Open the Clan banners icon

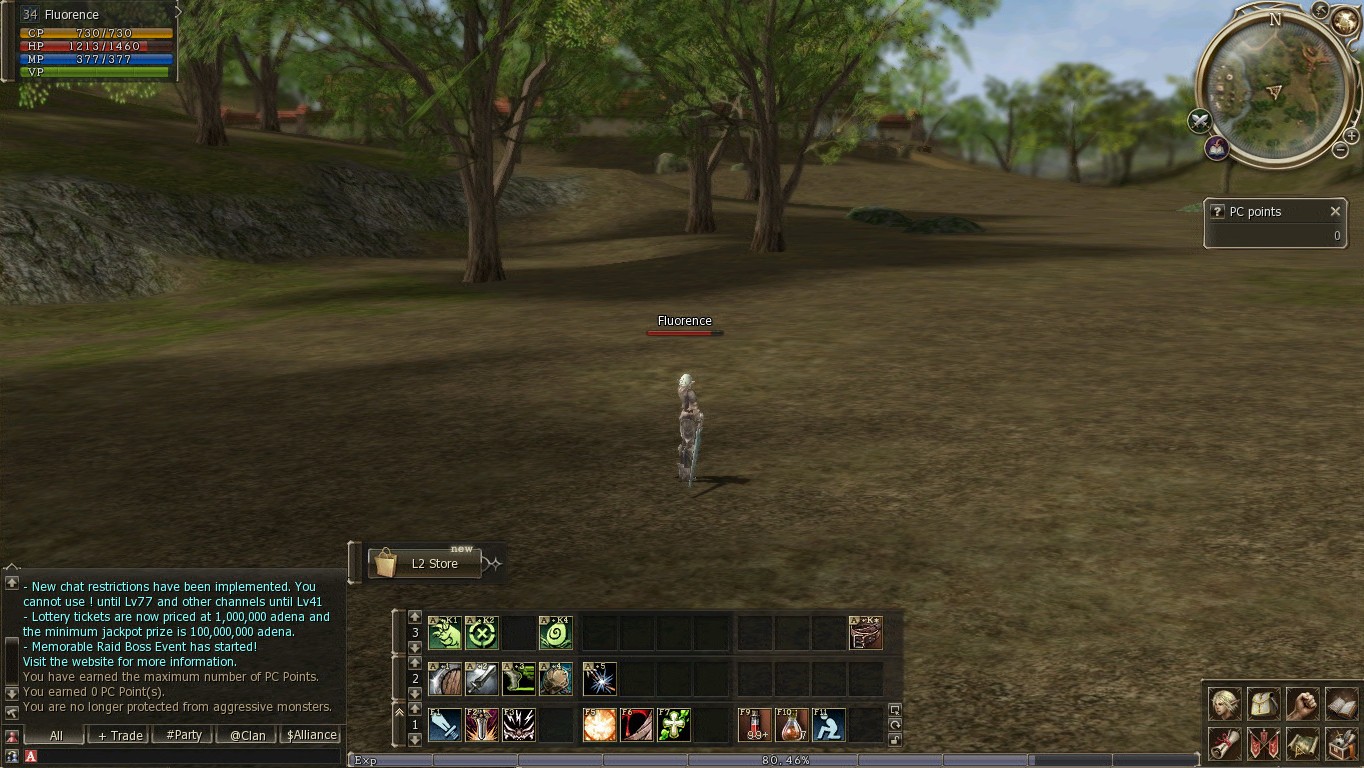click(x=1264, y=743)
